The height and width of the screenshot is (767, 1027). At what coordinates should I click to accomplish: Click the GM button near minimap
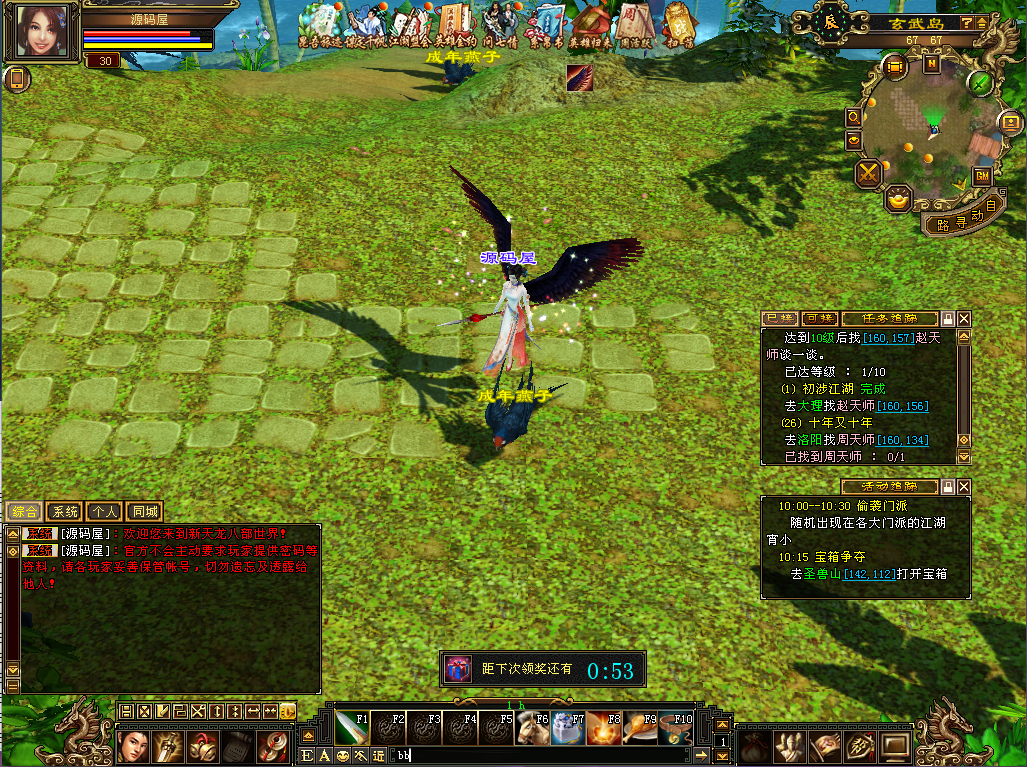click(982, 175)
